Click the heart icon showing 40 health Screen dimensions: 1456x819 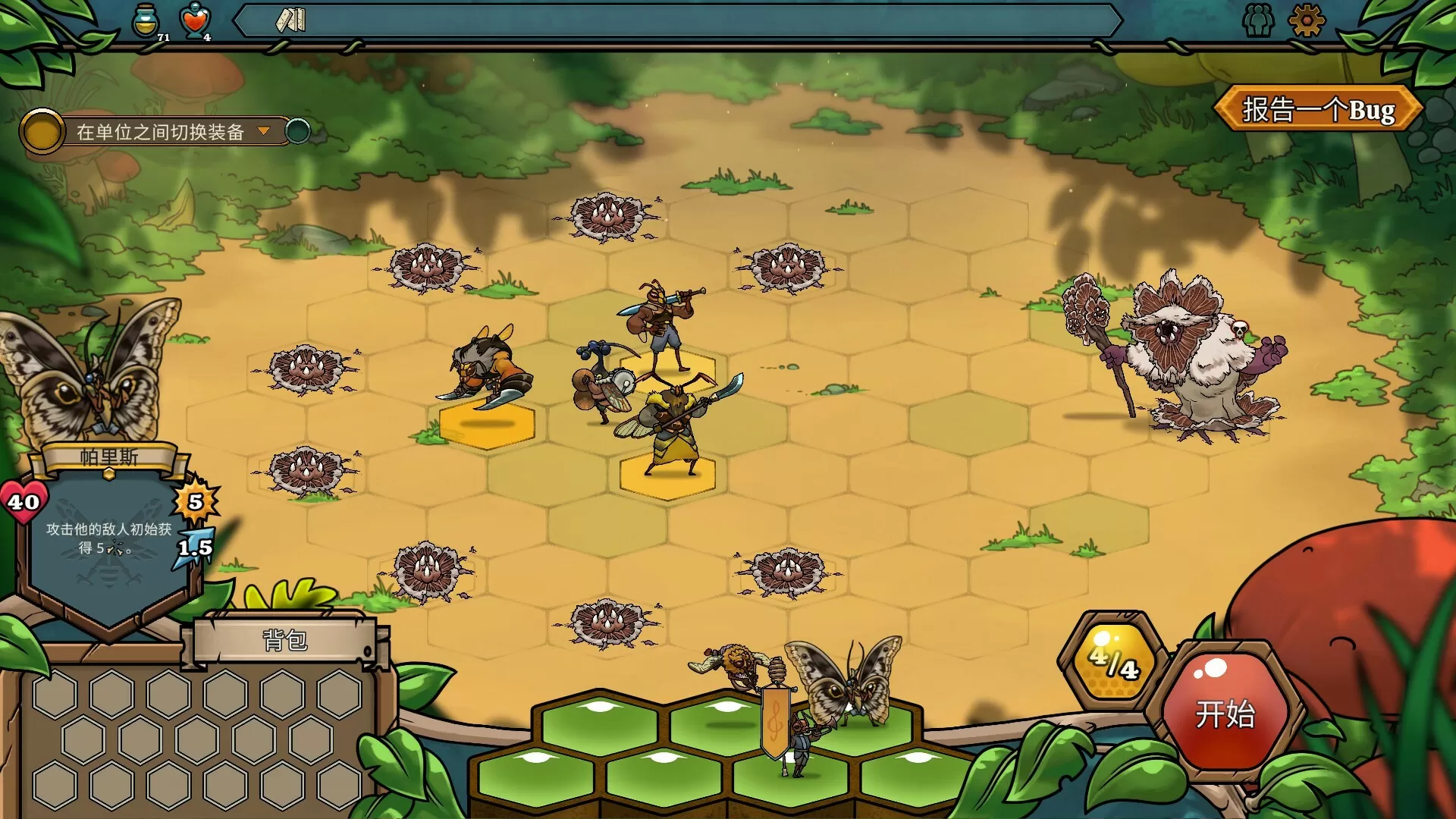point(23,502)
